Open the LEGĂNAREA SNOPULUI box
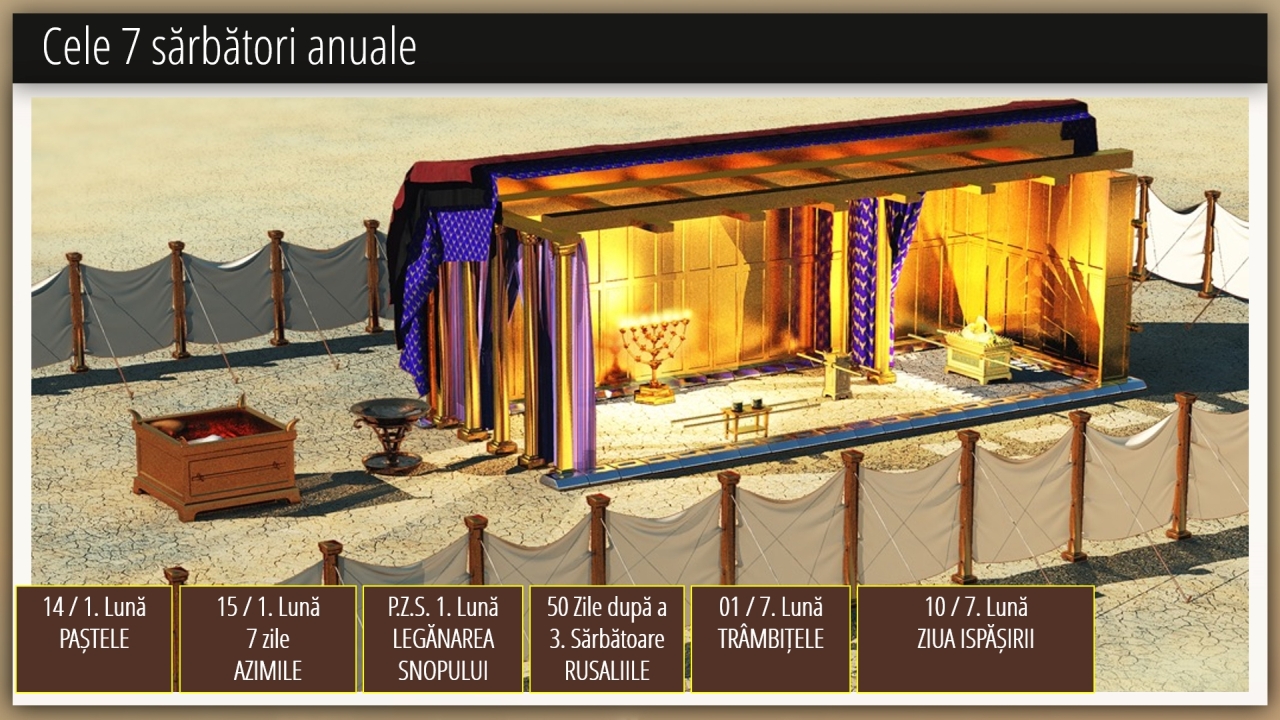This screenshot has height=720, width=1280. [x=442, y=638]
